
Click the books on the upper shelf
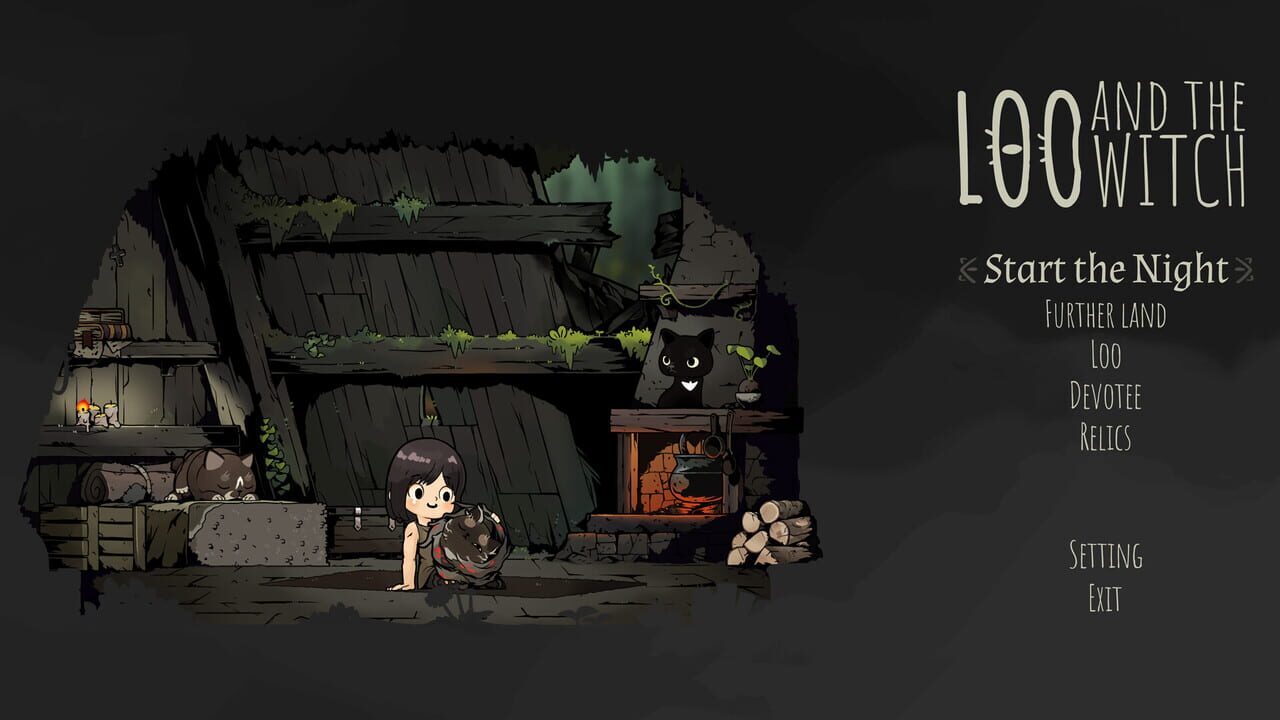pos(100,330)
